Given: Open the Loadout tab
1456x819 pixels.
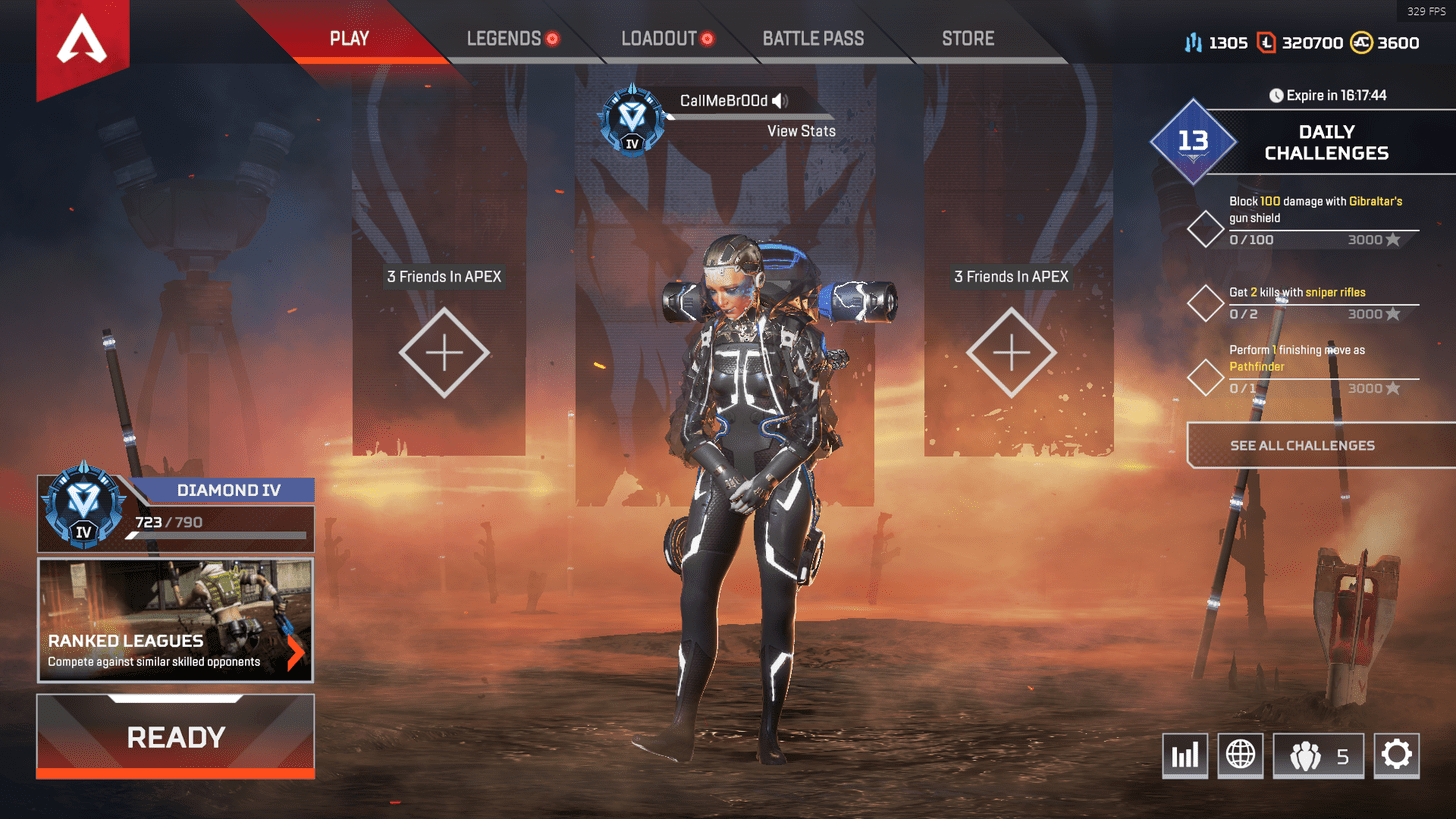Looking at the screenshot, I should click(x=658, y=39).
